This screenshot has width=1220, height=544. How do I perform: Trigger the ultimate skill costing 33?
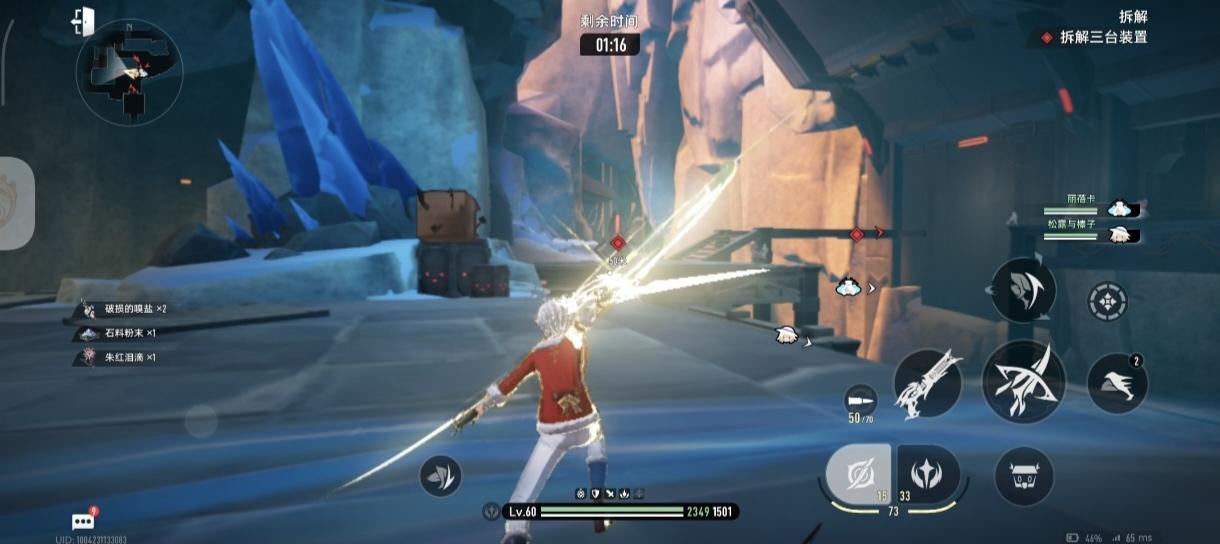tap(928, 474)
